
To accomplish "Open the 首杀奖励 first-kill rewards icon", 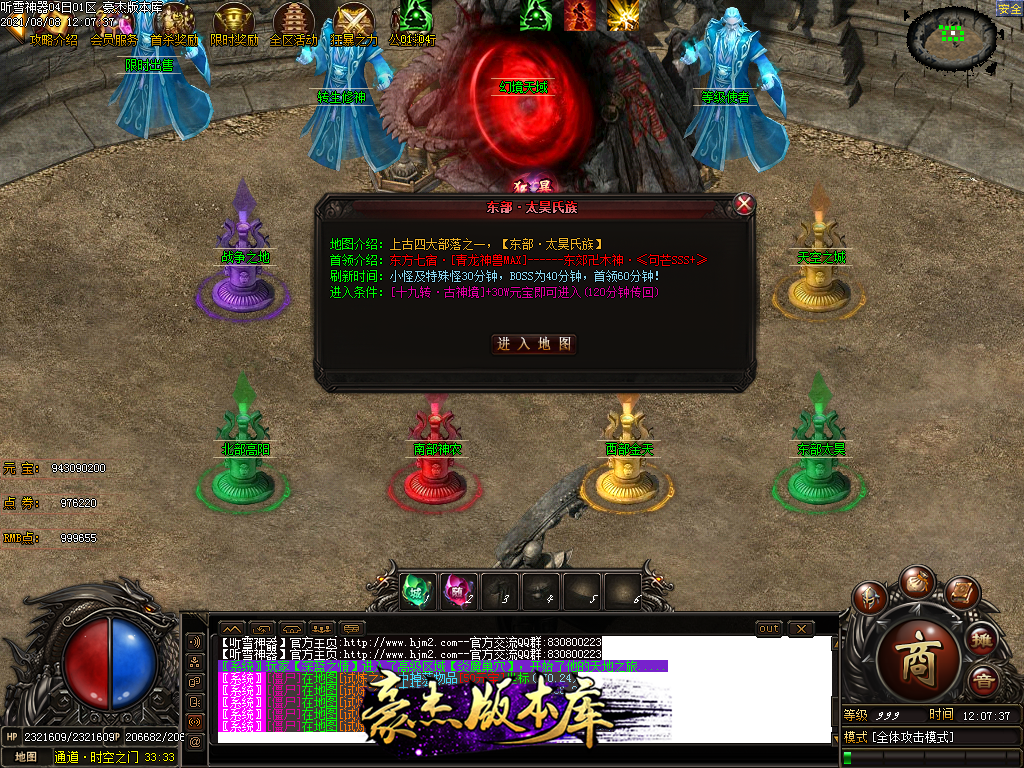I will [x=174, y=24].
